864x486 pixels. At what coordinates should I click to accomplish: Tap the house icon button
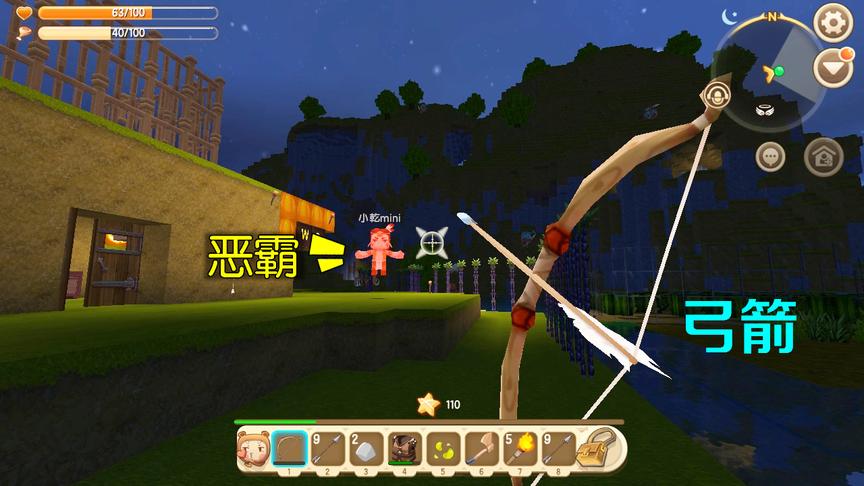point(823,156)
